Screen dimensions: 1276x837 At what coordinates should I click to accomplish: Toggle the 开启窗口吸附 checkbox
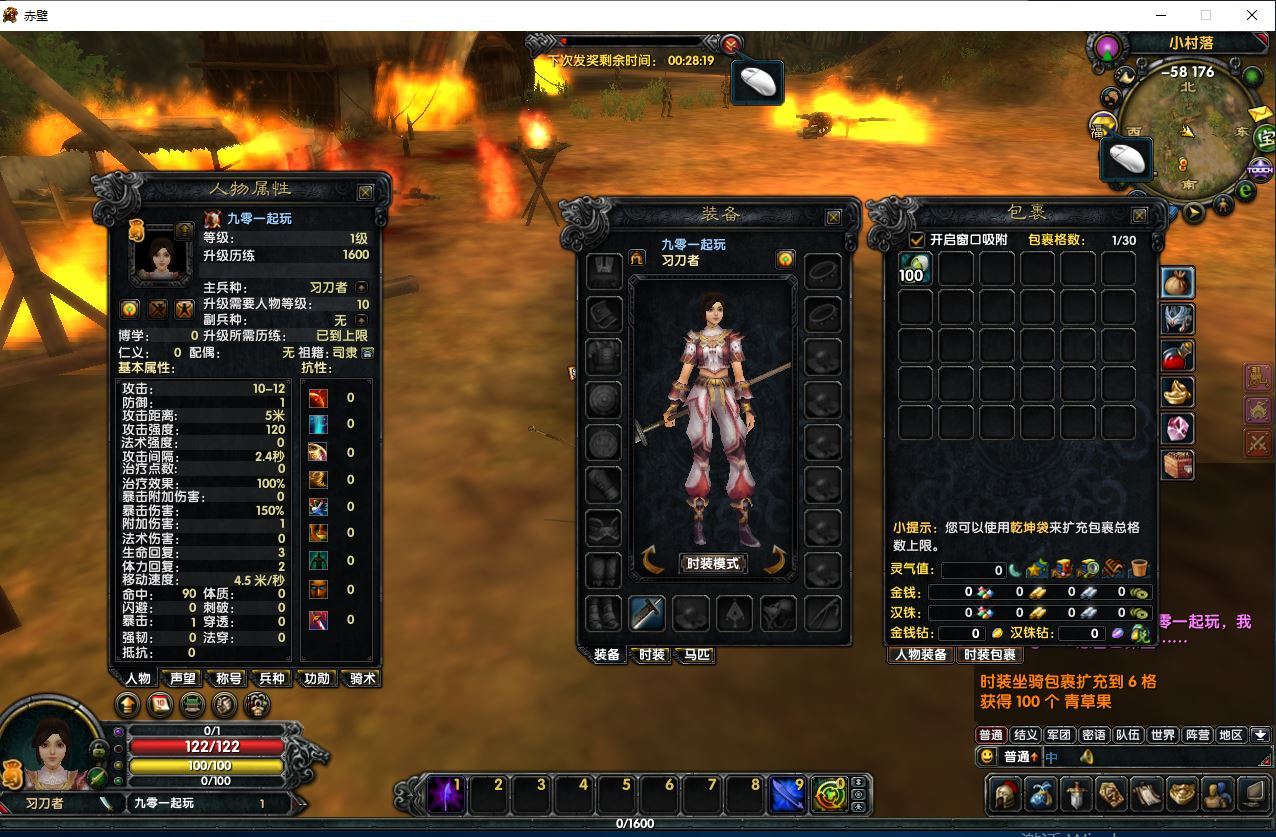point(917,240)
